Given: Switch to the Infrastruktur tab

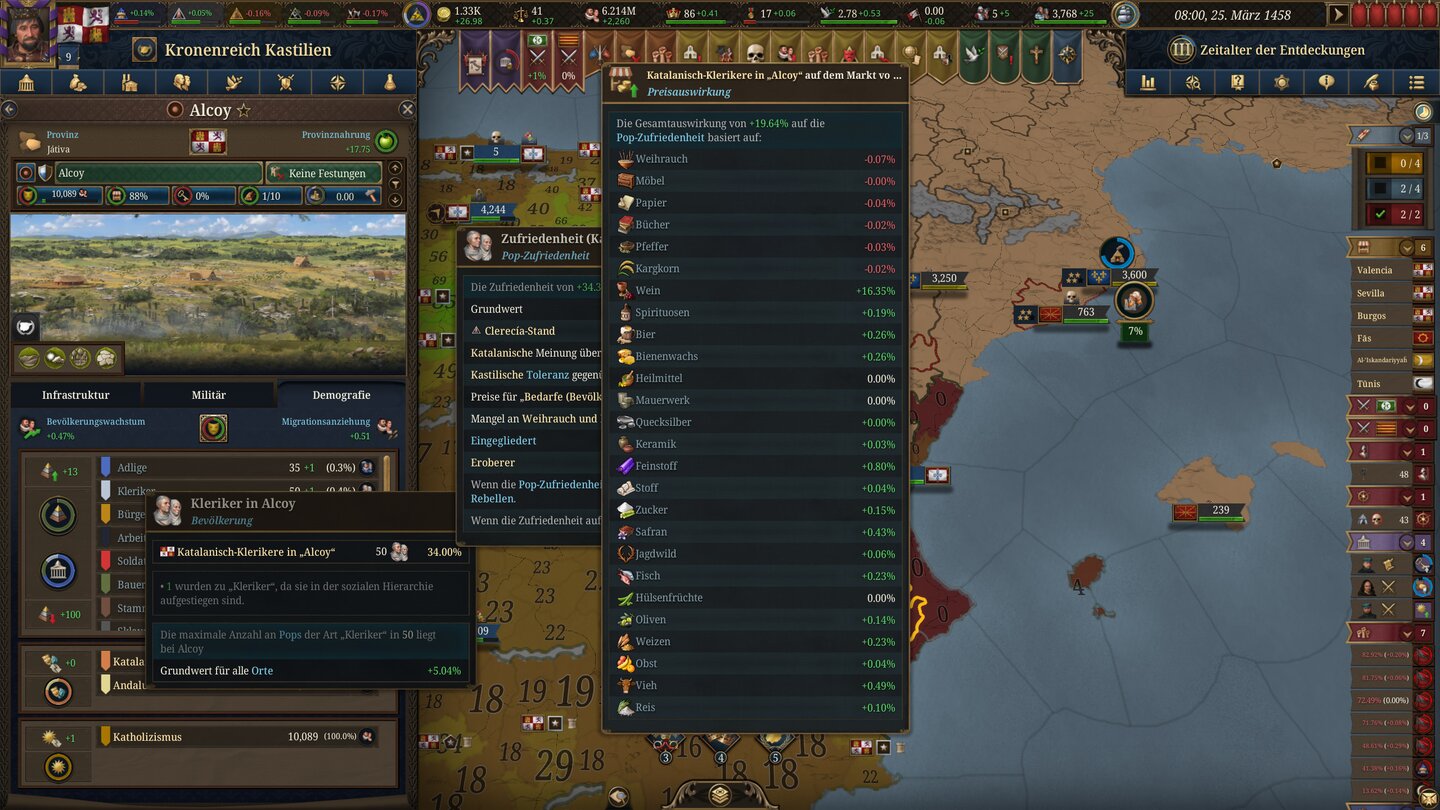Looking at the screenshot, I should point(77,394).
